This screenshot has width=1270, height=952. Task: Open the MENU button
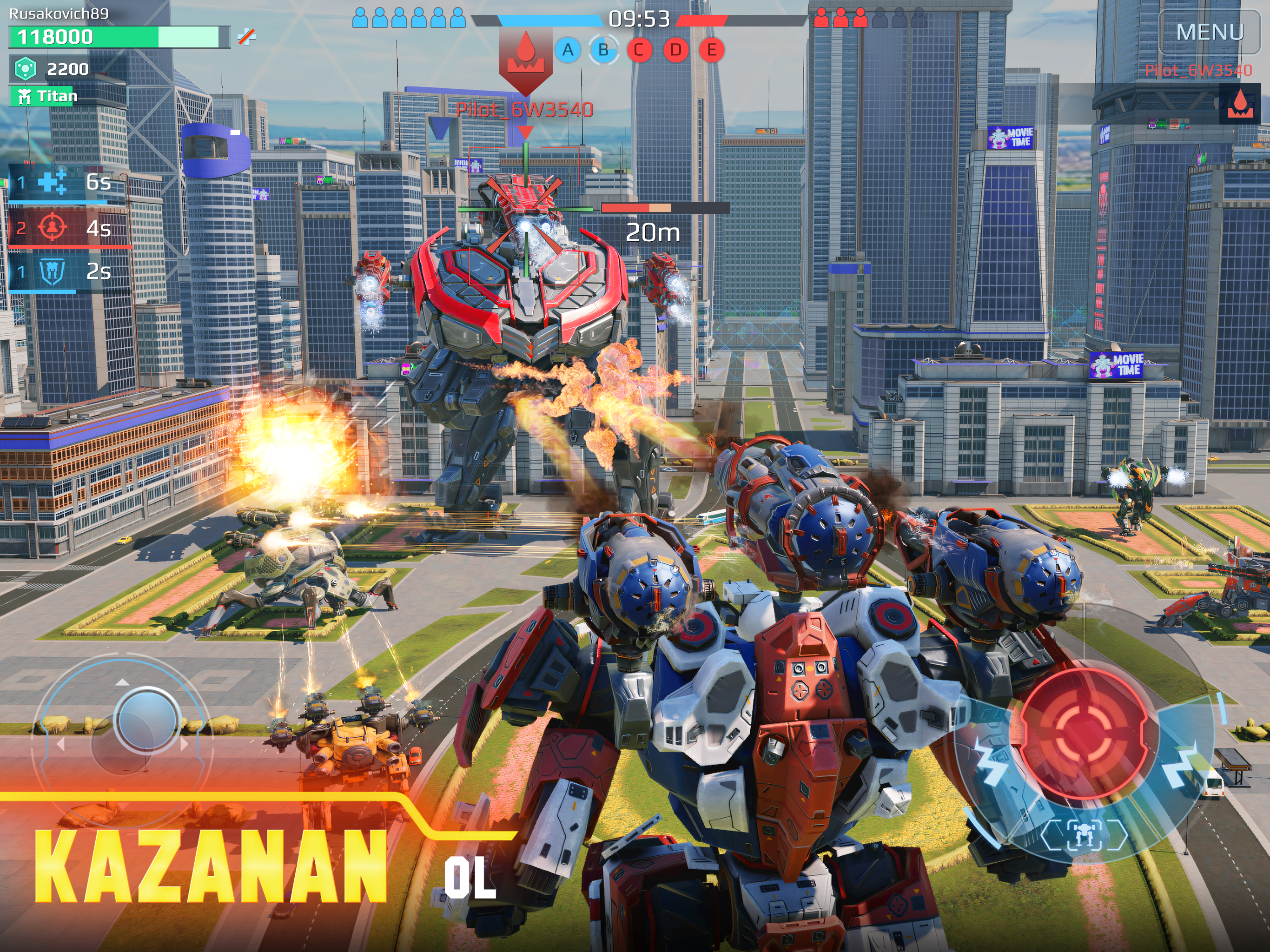[1209, 32]
